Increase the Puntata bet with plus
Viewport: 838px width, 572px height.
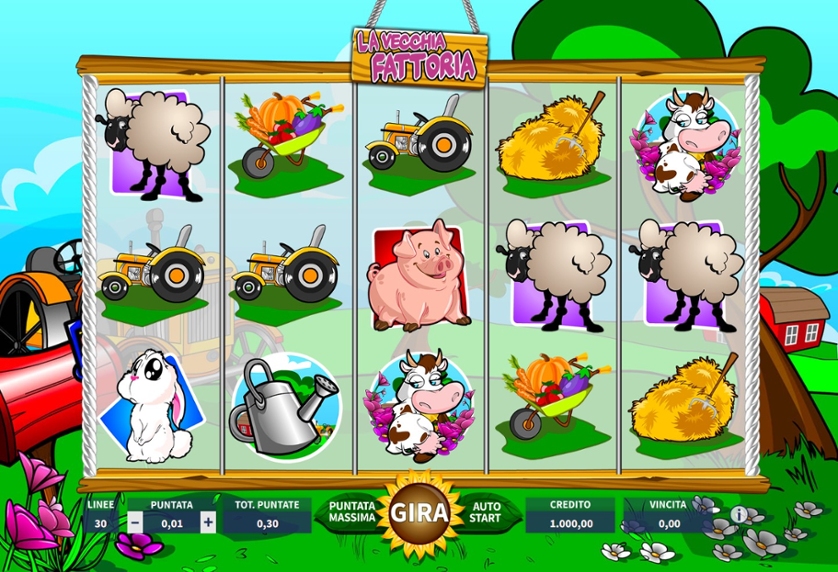point(208,522)
